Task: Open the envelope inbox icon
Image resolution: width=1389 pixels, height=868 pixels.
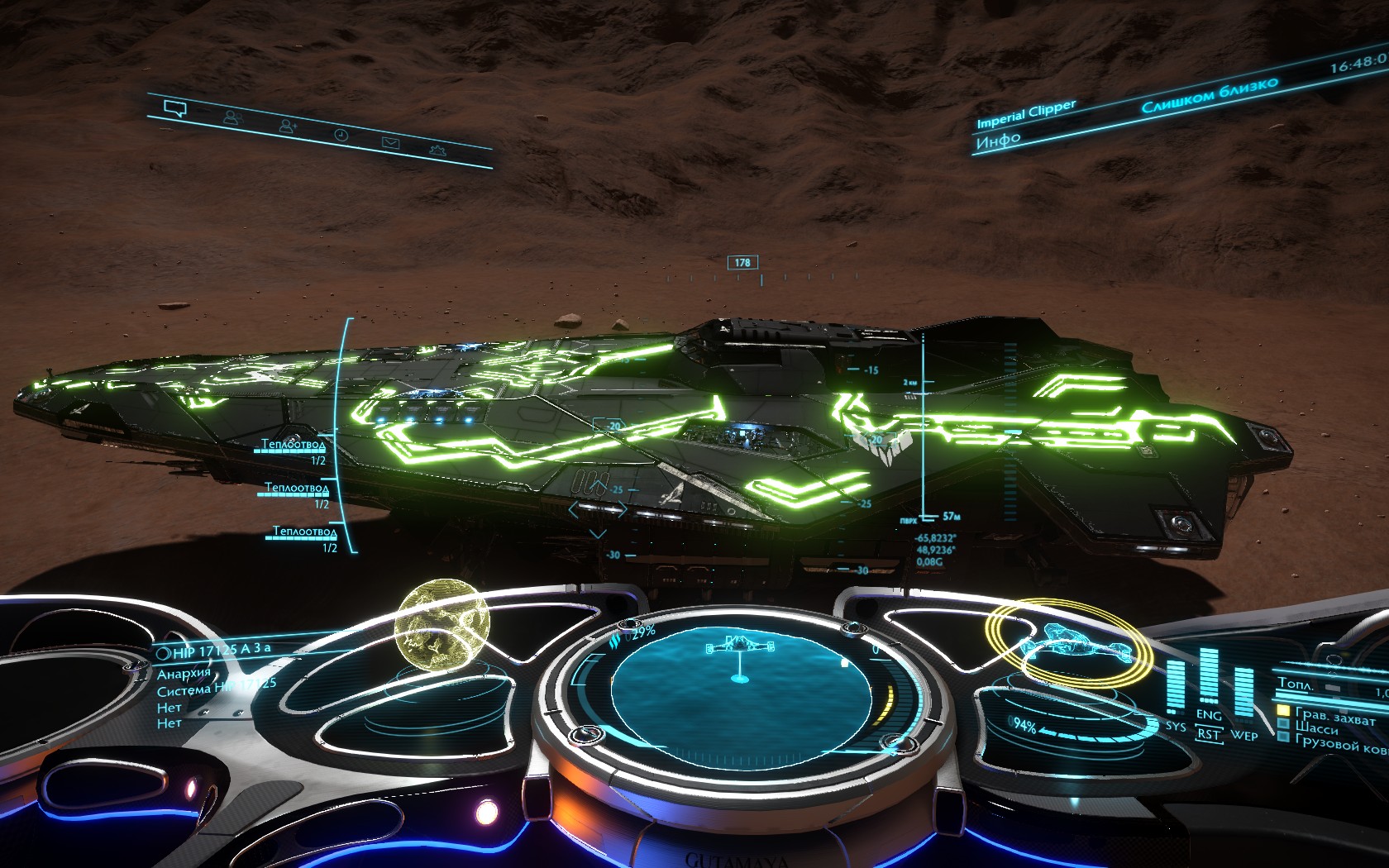Action: [x=390, y=143]
